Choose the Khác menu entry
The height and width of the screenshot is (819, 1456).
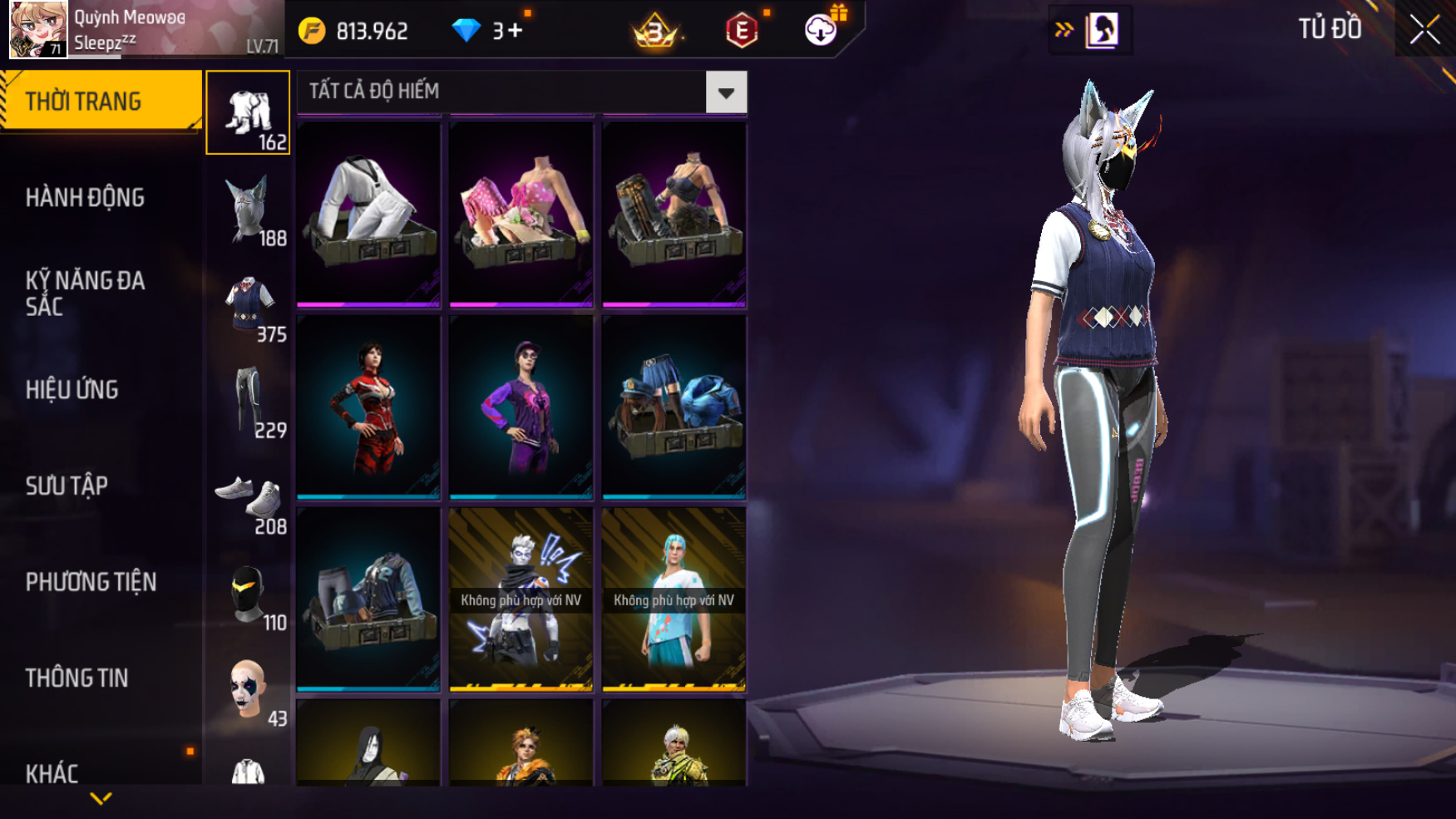point(52,774)
